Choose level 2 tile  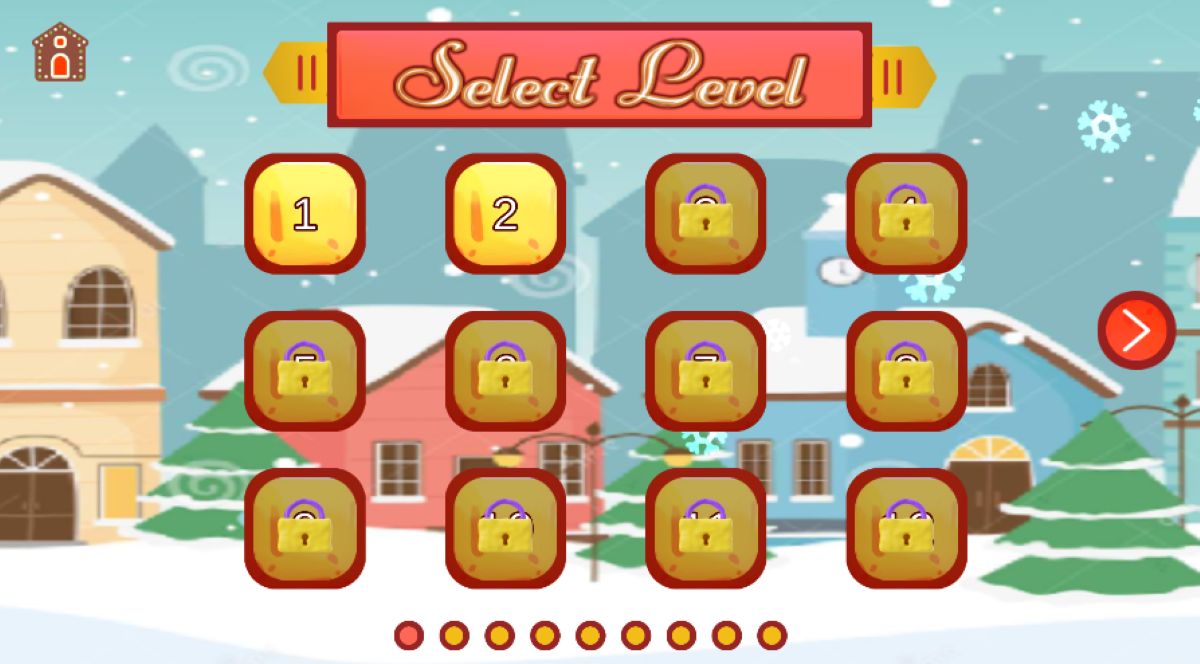pyautogui.click(x=505, y=214)
